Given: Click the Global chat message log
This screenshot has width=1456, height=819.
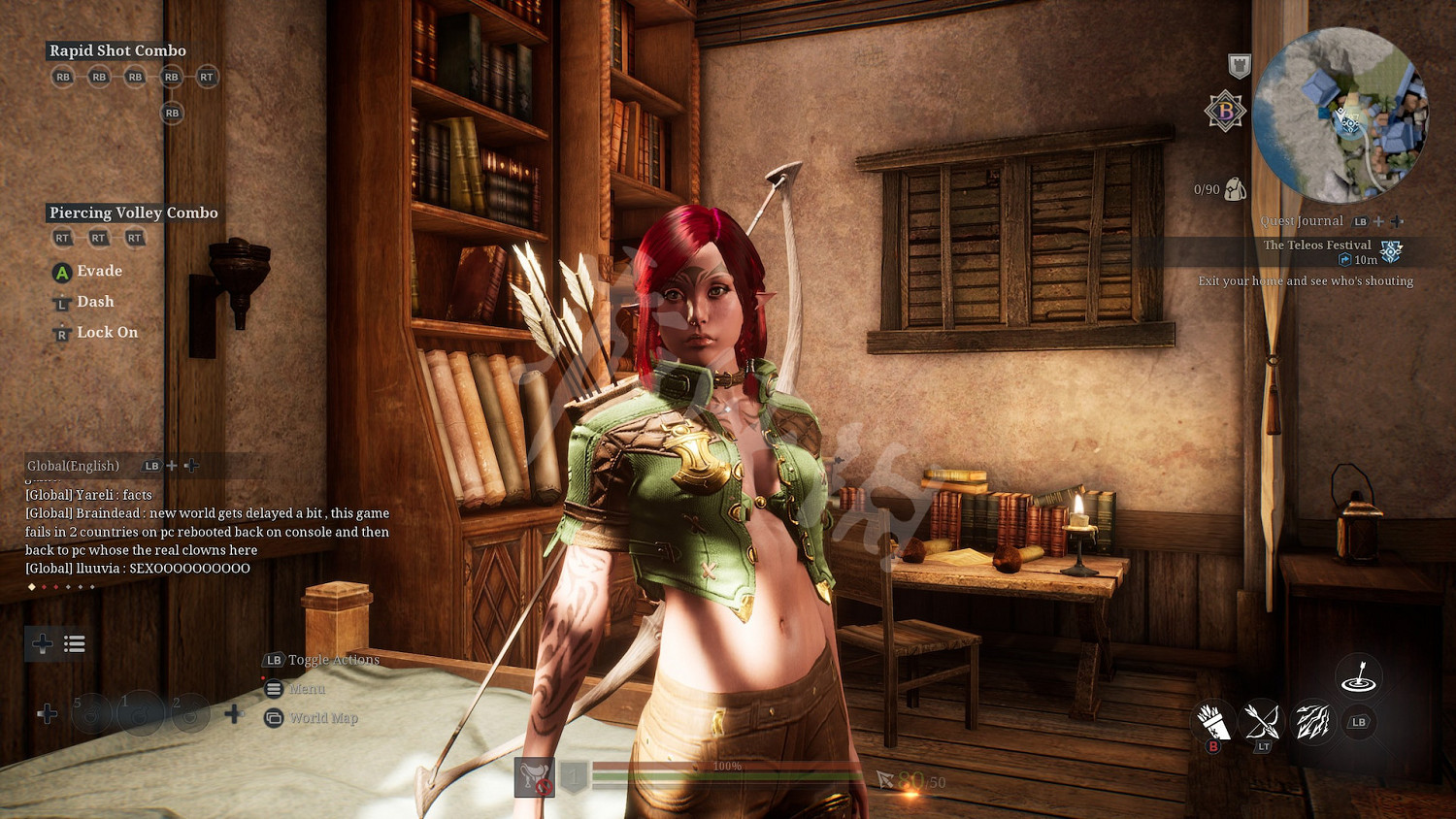Looking at the screenshot, I should pos(207,532).
